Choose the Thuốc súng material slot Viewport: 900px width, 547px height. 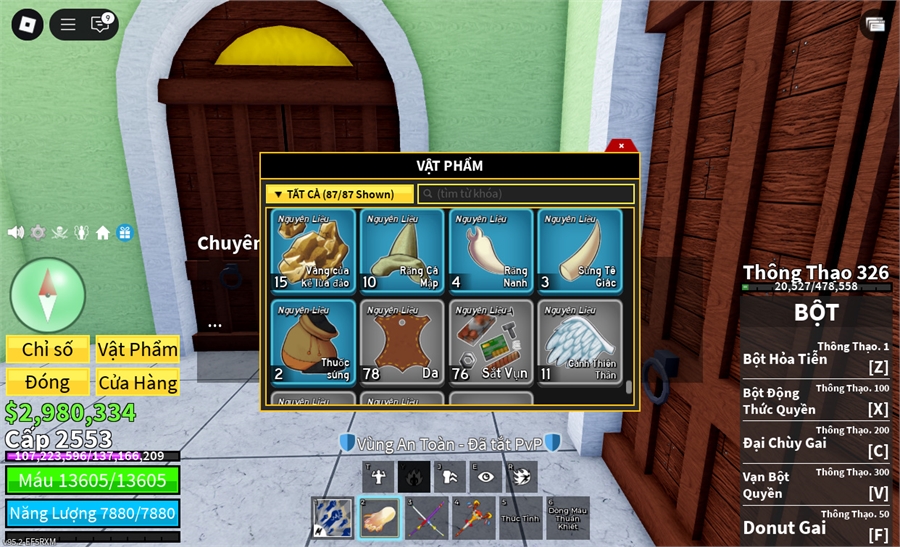click(x=313, y=342)
